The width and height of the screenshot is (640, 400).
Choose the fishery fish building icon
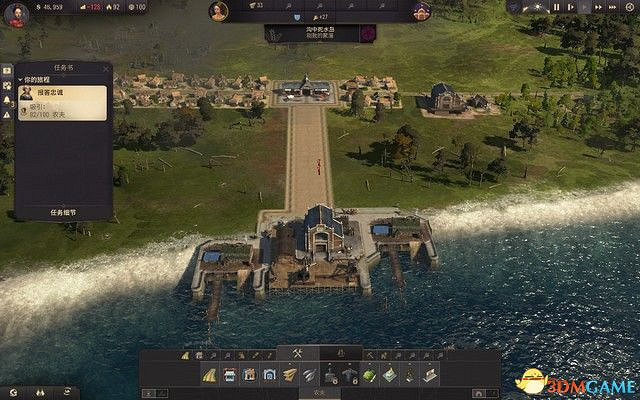310,375
